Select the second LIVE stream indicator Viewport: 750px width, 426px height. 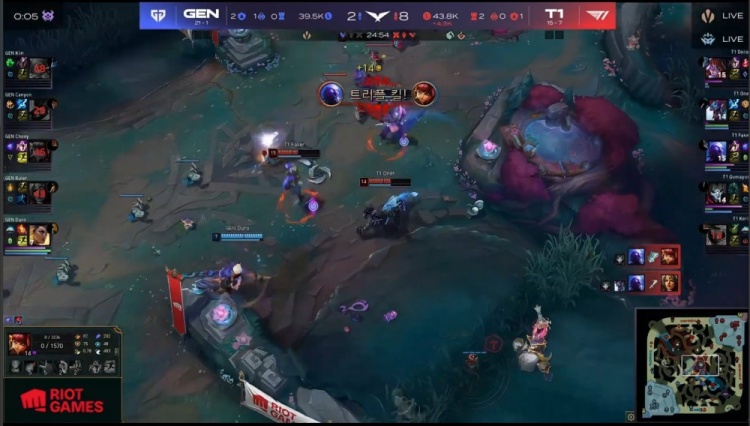click(x=721, y=39)
